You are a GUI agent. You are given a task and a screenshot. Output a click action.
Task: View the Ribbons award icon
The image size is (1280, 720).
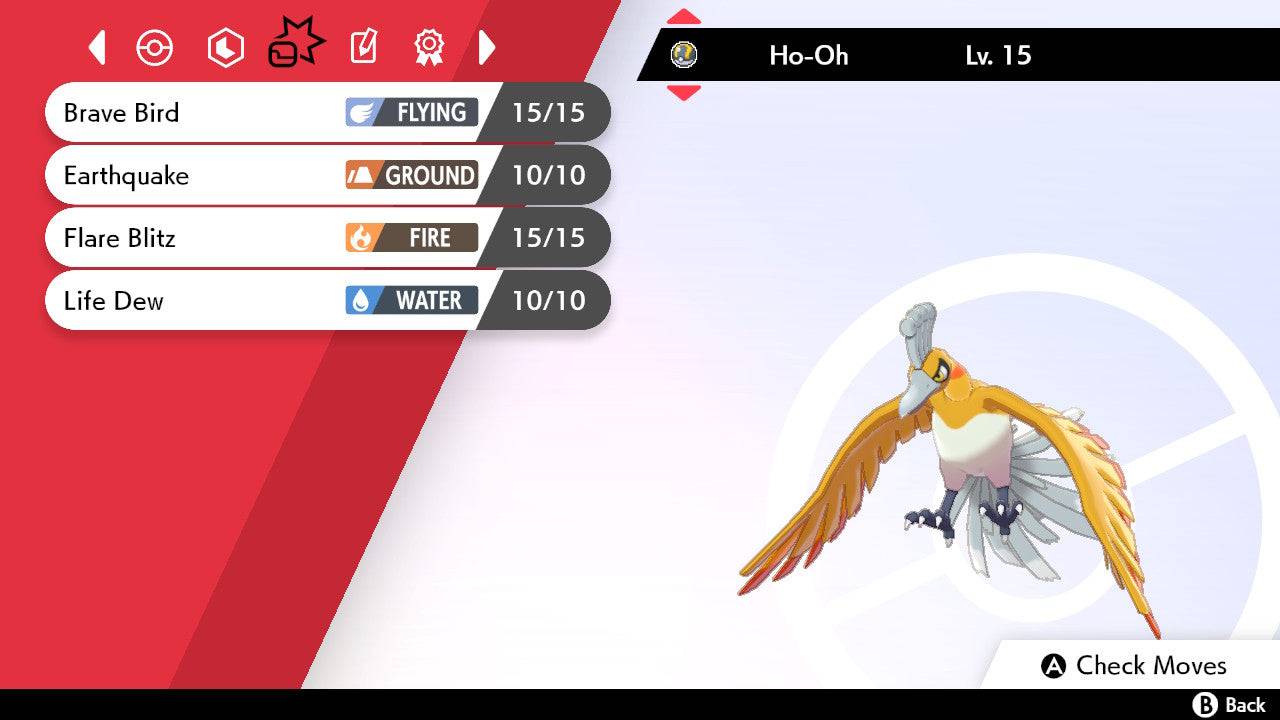click(428, 46)
